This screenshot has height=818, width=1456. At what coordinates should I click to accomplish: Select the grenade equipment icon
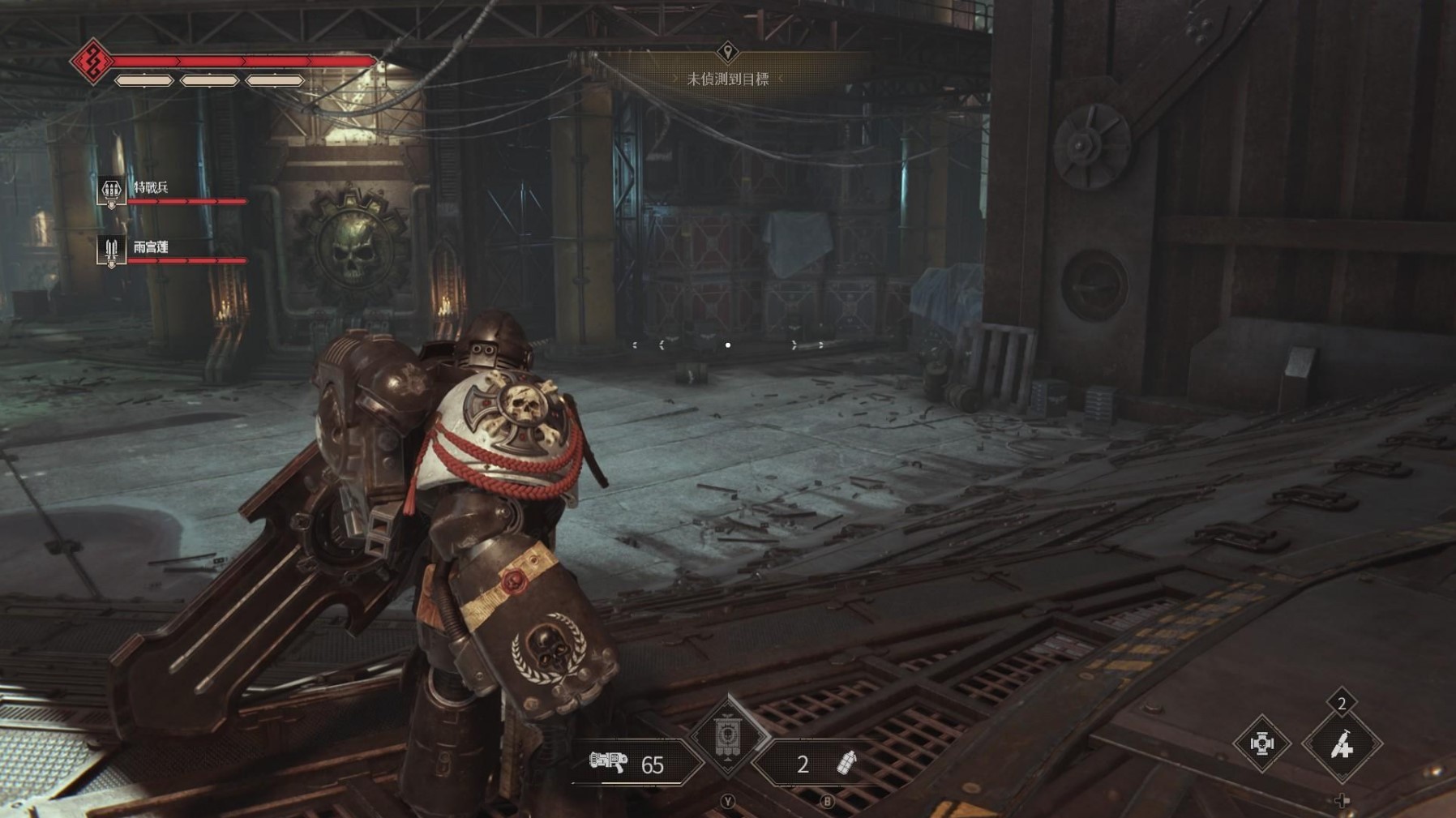coord(846,763)
